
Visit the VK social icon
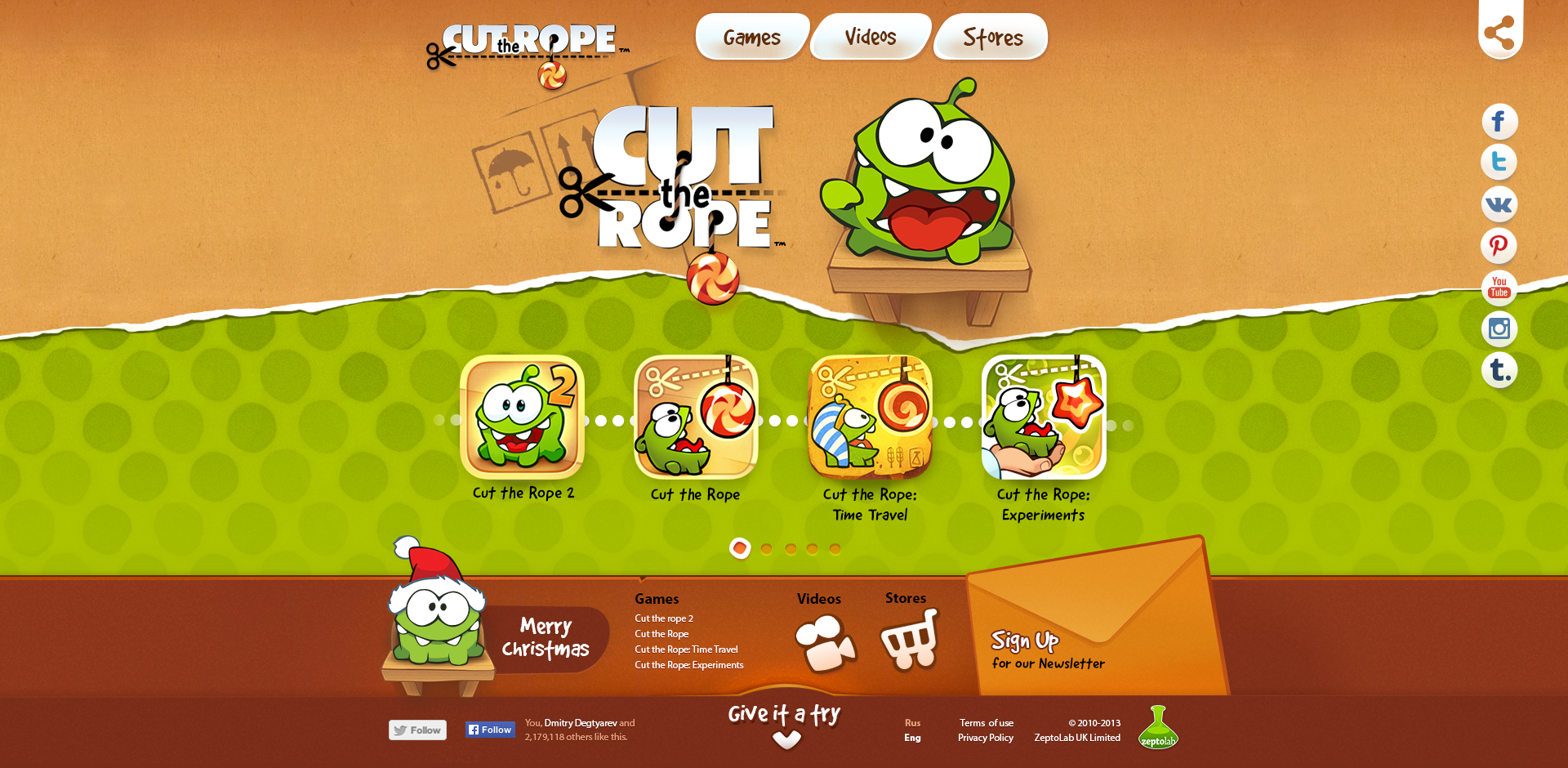[x=1499, y=204]
